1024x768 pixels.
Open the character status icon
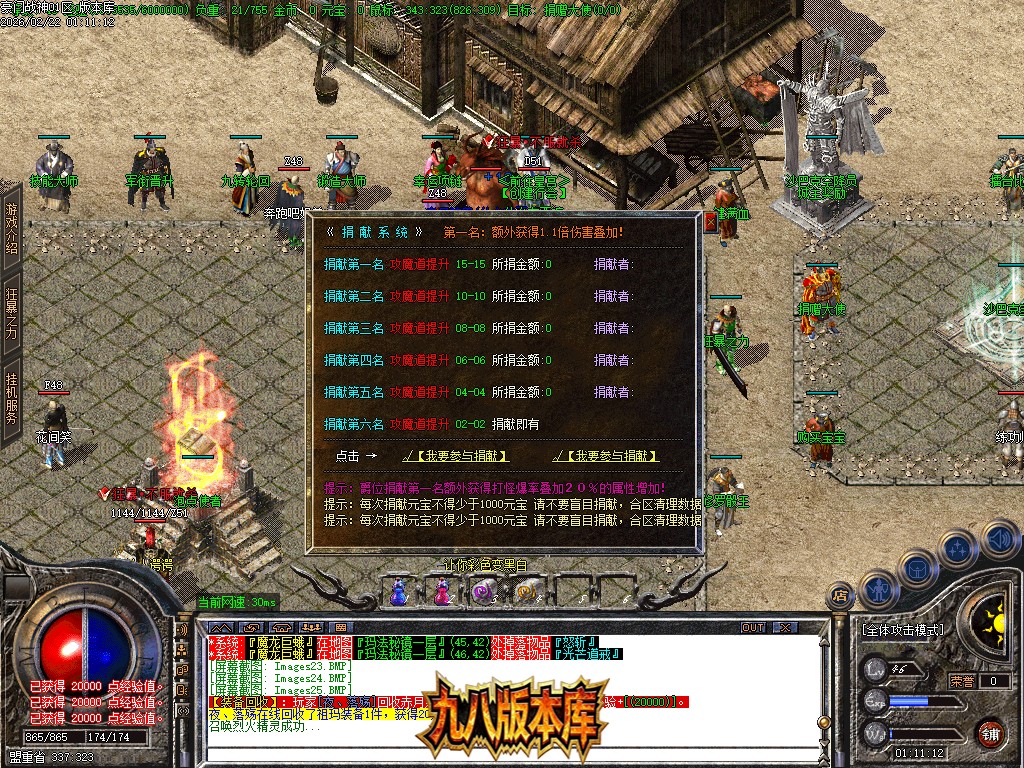pos(877,590)
